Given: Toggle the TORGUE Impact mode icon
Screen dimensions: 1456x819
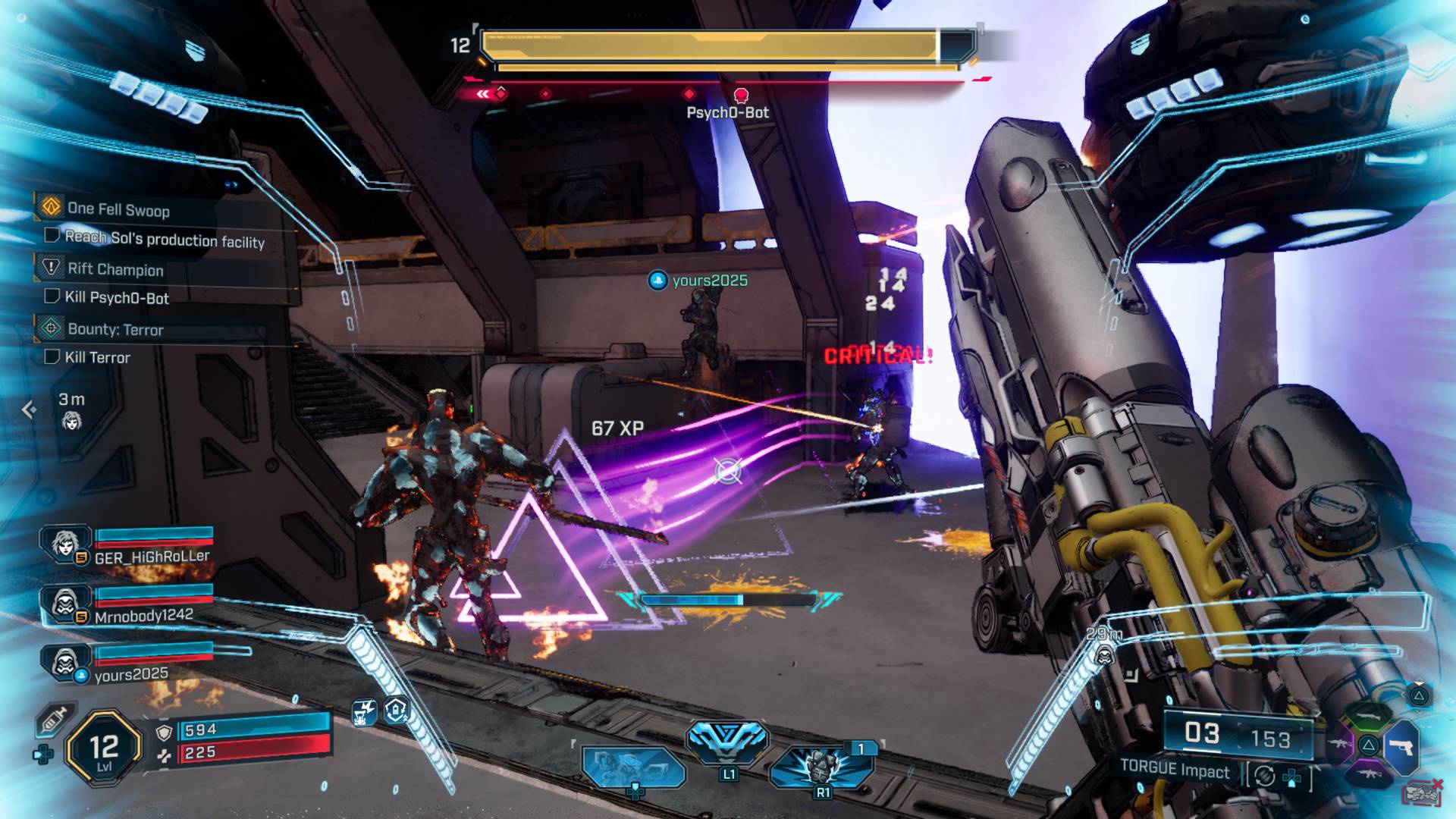Looking at the screenshot, I should coord(1264,776).
